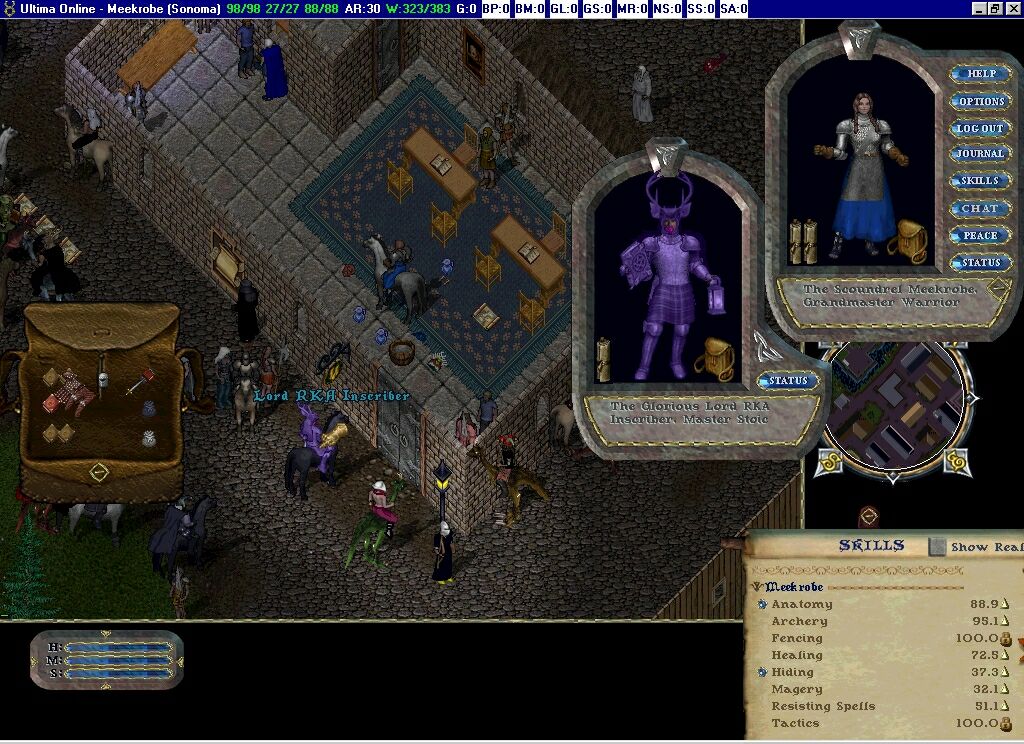Toggle the lock on the Fencing skill

point(1006,639)
